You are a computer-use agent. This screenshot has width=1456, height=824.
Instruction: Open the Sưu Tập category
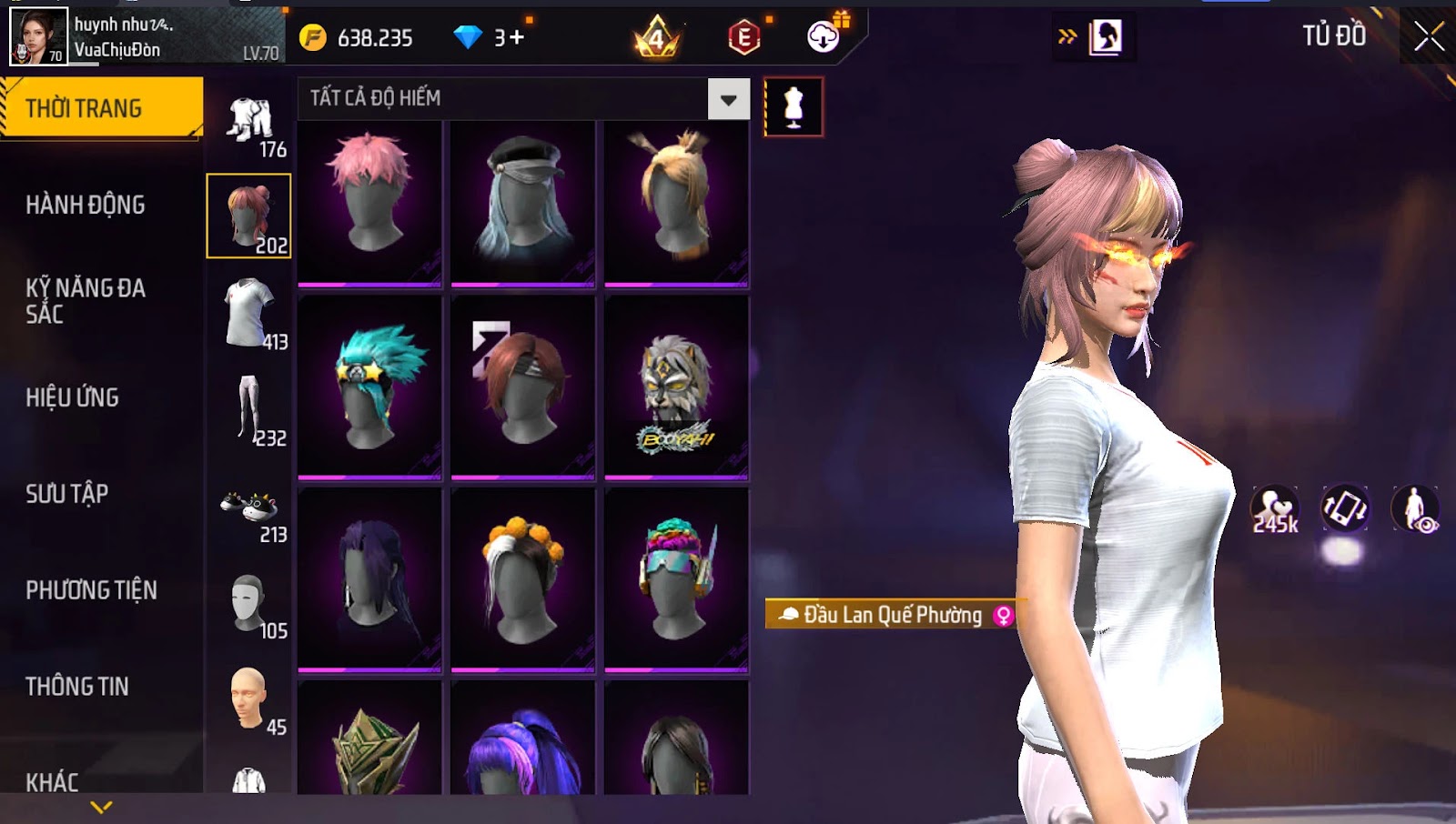[67, 494]
